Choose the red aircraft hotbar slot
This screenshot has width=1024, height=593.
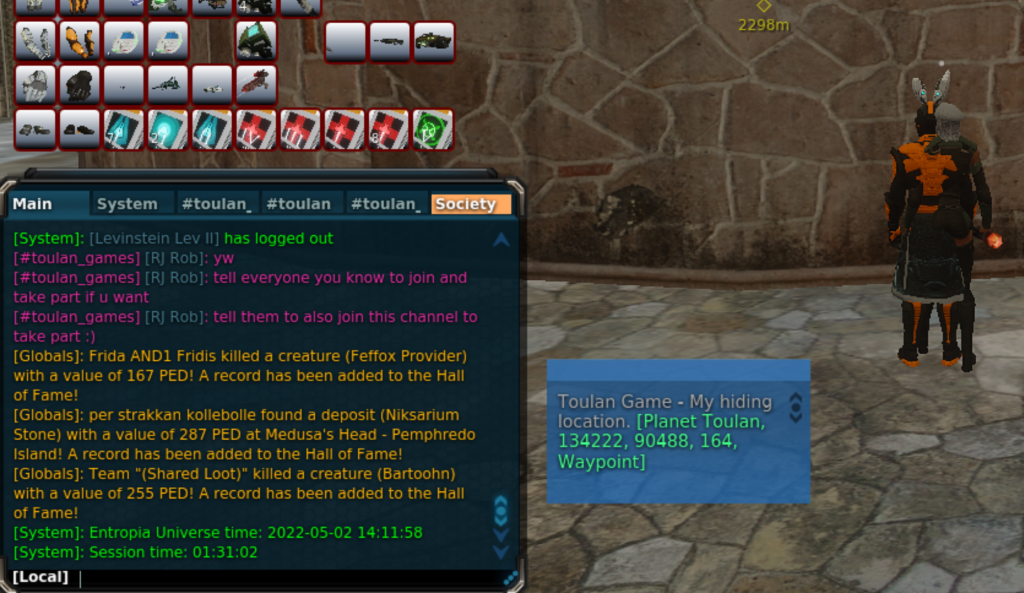pos(256,85)
